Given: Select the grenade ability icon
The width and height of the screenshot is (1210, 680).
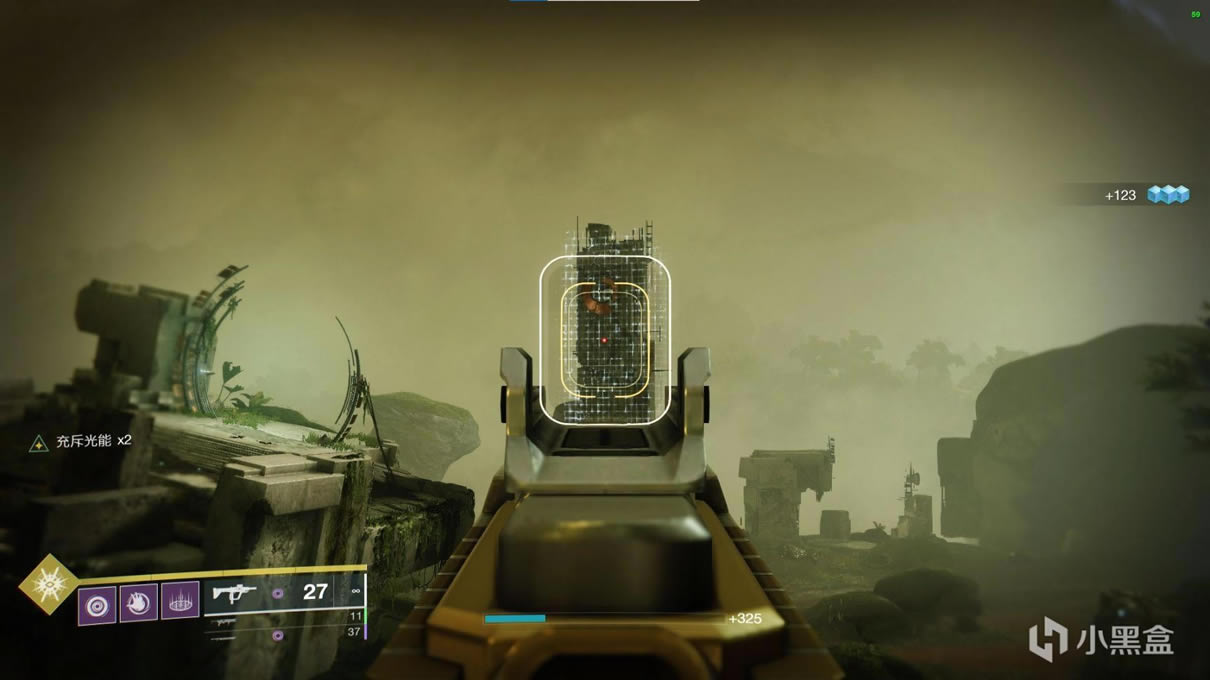Looking at the screenshot, I should click(97, 604).
